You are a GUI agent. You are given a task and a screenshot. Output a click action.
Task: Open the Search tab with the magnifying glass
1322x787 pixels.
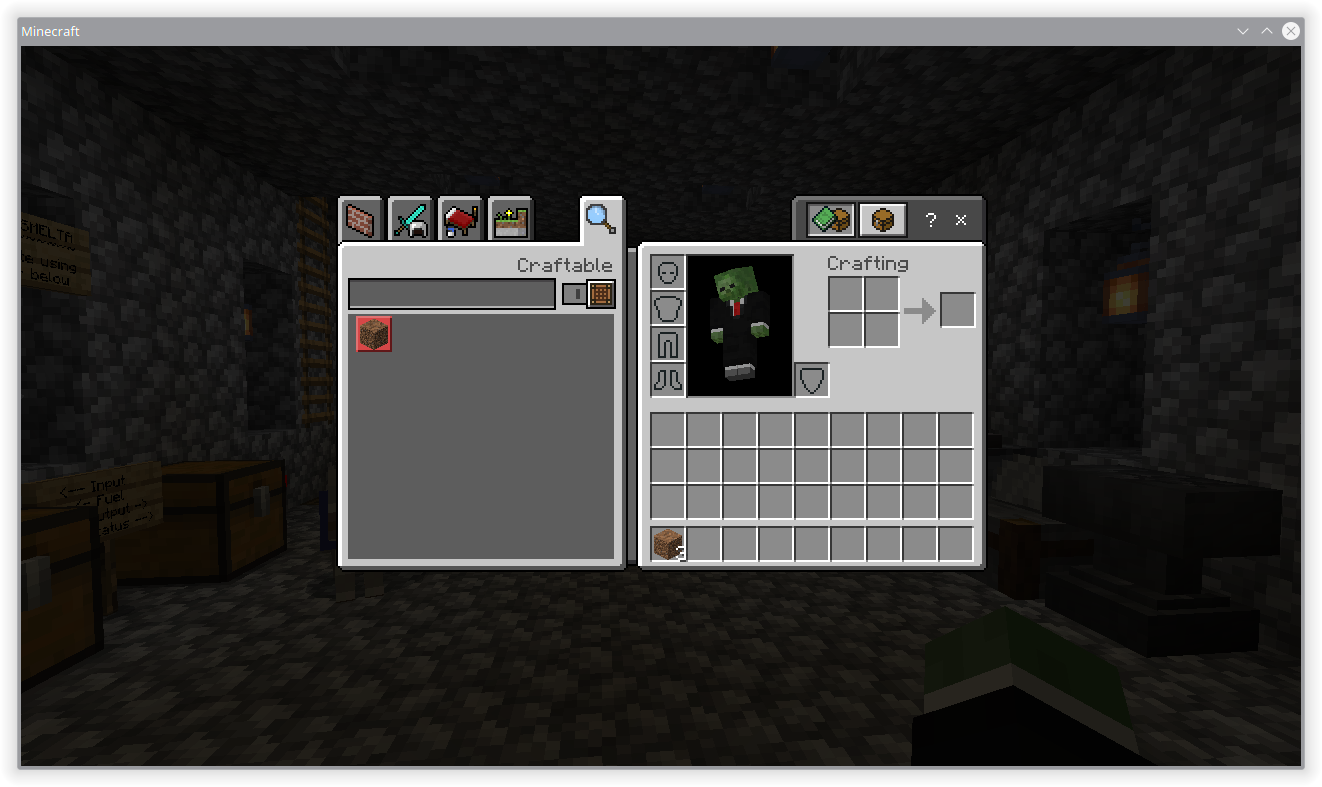point(601,217)
